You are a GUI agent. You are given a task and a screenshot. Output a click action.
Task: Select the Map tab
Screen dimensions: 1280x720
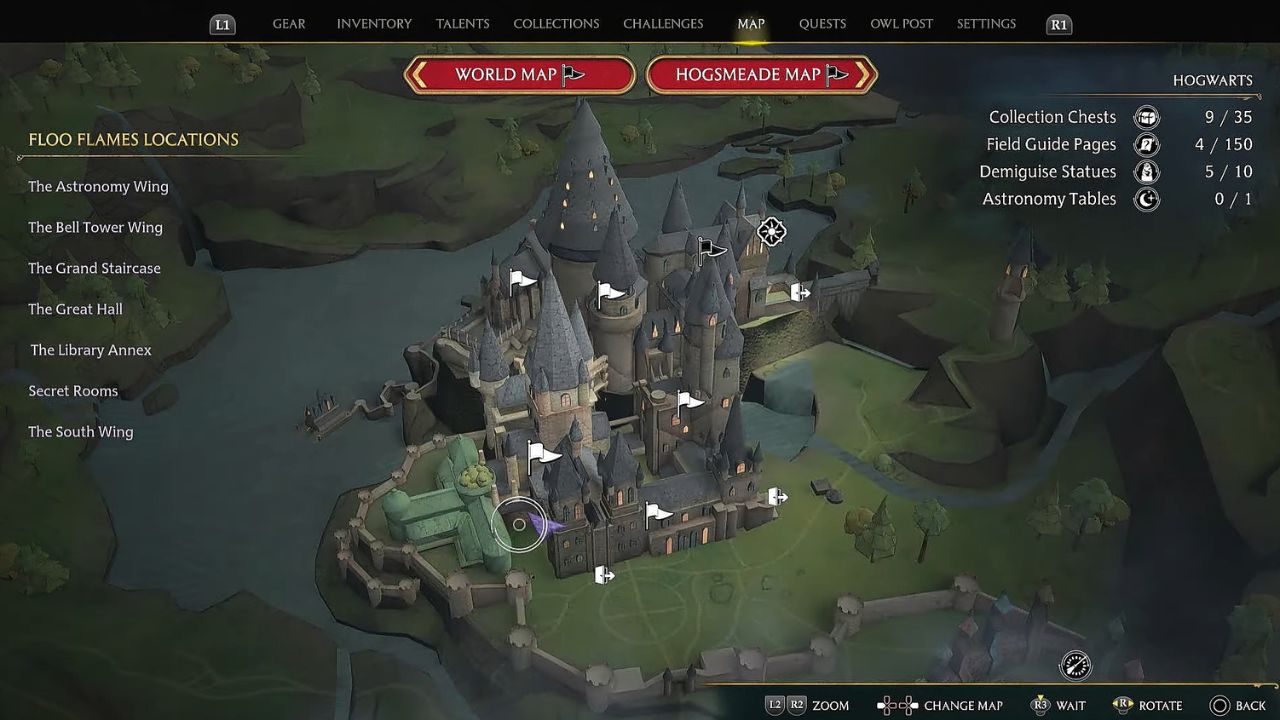(751, 24)
